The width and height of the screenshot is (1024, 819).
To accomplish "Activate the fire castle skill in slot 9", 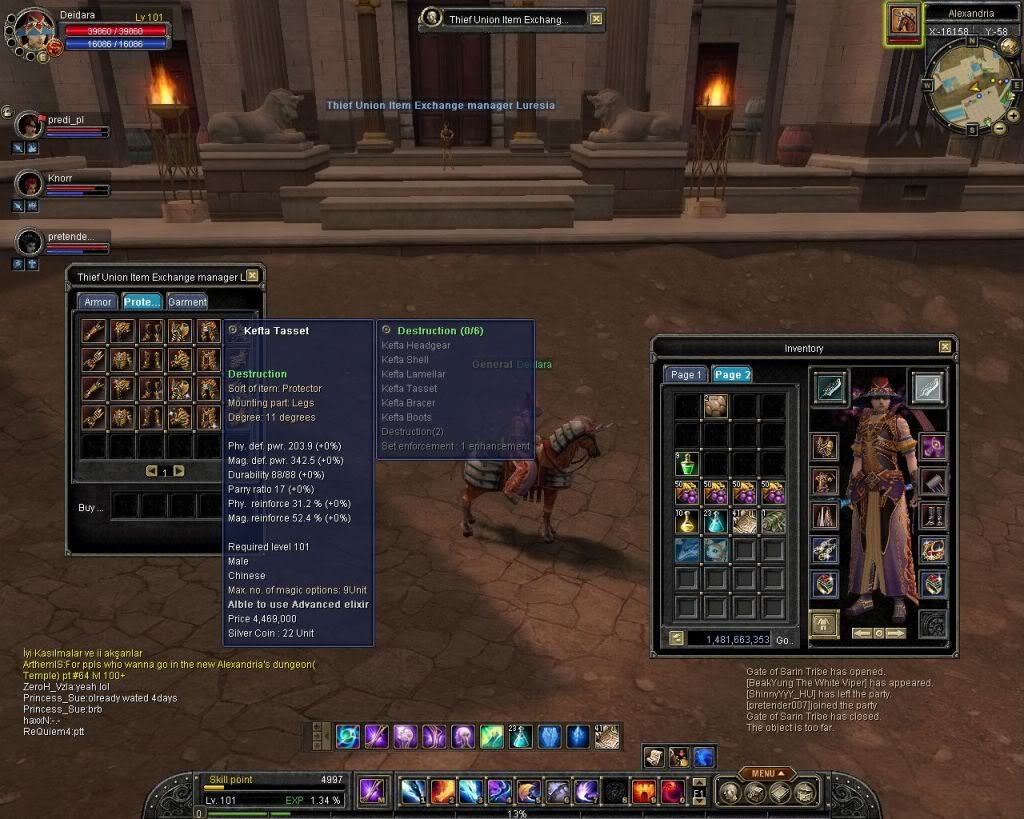I will pos(644,792).
